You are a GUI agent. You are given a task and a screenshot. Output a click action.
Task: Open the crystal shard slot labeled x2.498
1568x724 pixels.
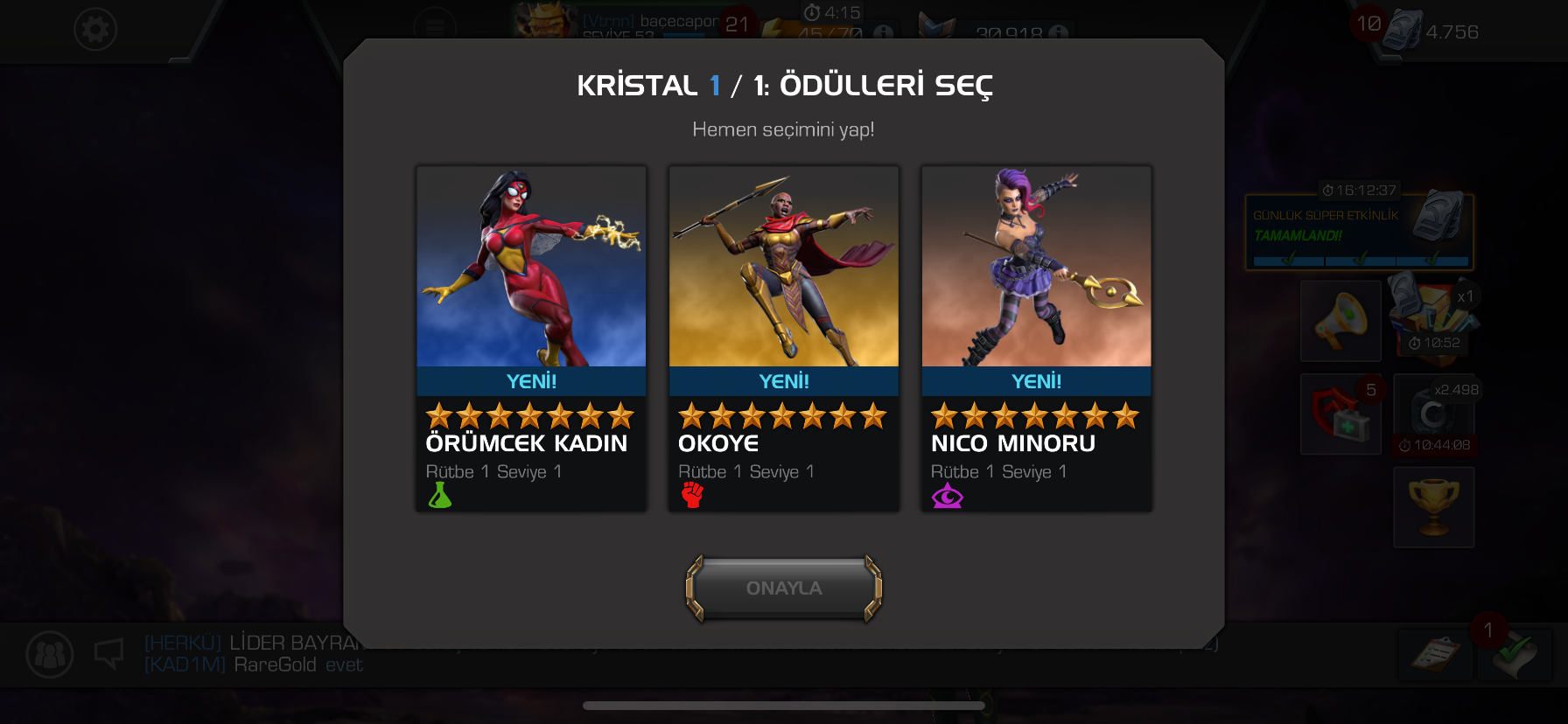tap(1433, 414)
